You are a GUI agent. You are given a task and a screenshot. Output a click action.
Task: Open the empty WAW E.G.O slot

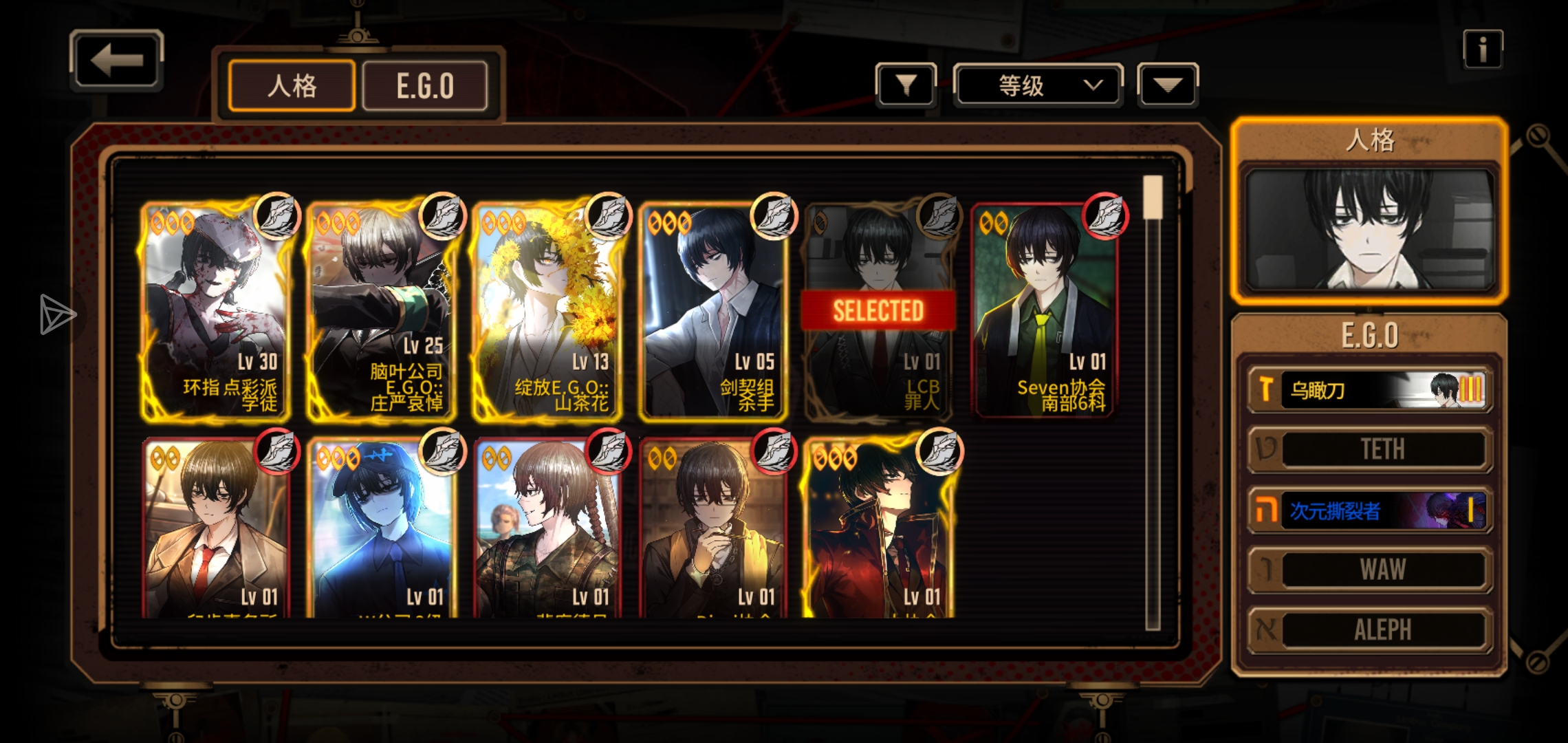(x=1370, y=570)
